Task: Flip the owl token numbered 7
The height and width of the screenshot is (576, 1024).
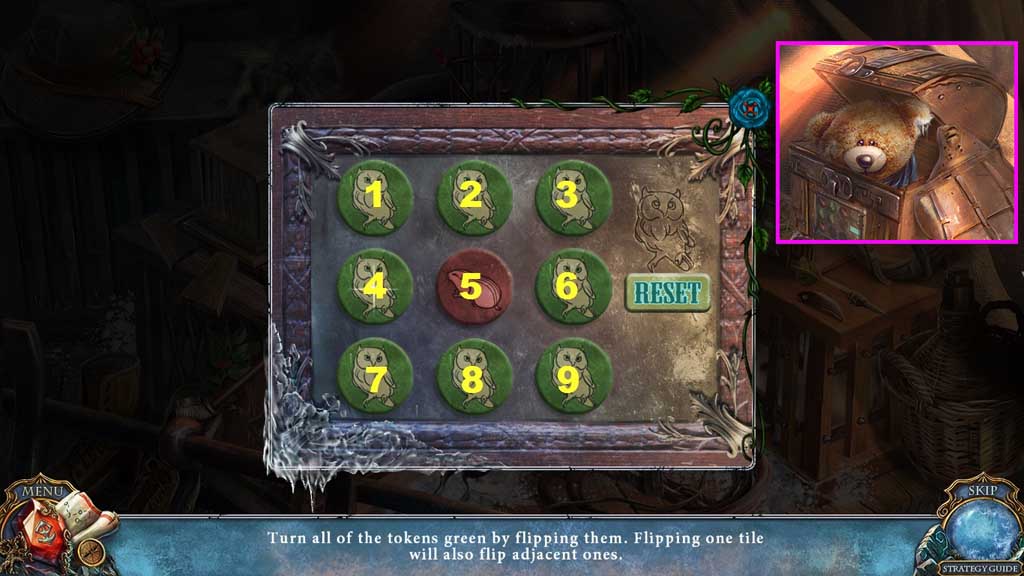Action: (376, 376)
